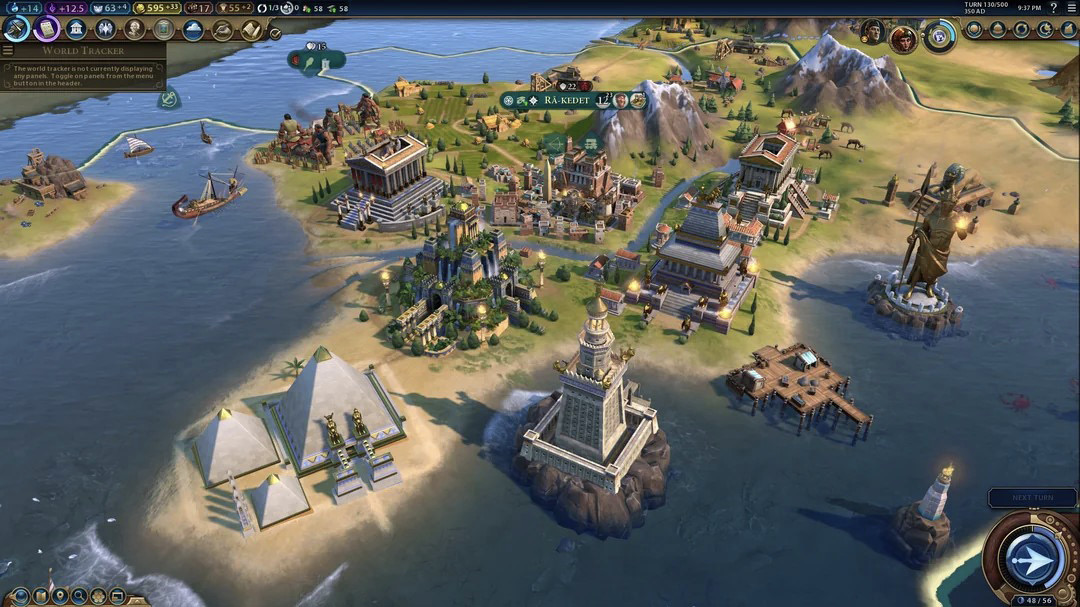Toggle the world tracker checkmark button
Screen dimensions: 1080x607
(x=276, y=31)
